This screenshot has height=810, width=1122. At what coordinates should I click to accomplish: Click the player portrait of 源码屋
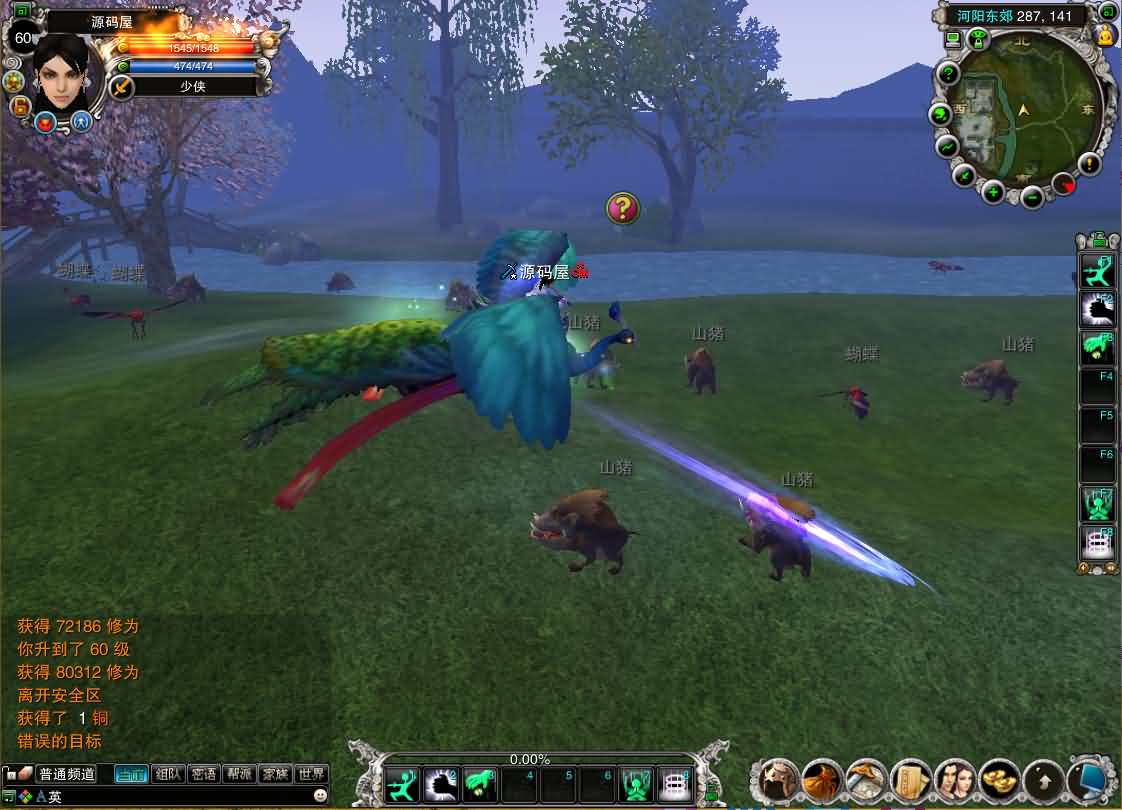tap(66, 70)
